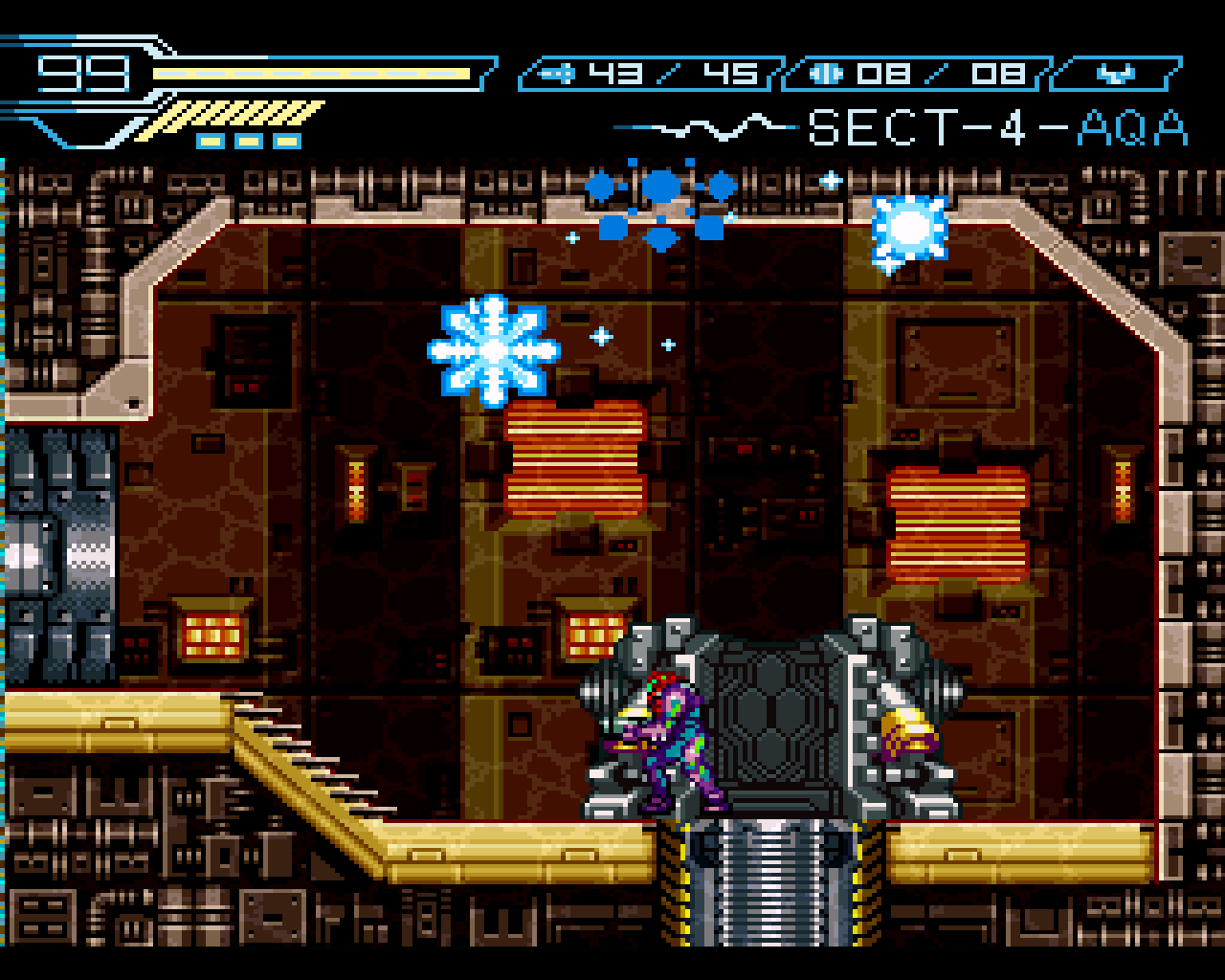Select the missile icon in the HUD
The width and height of the screenshot is (1225, 980).
(x=557, y=73)
